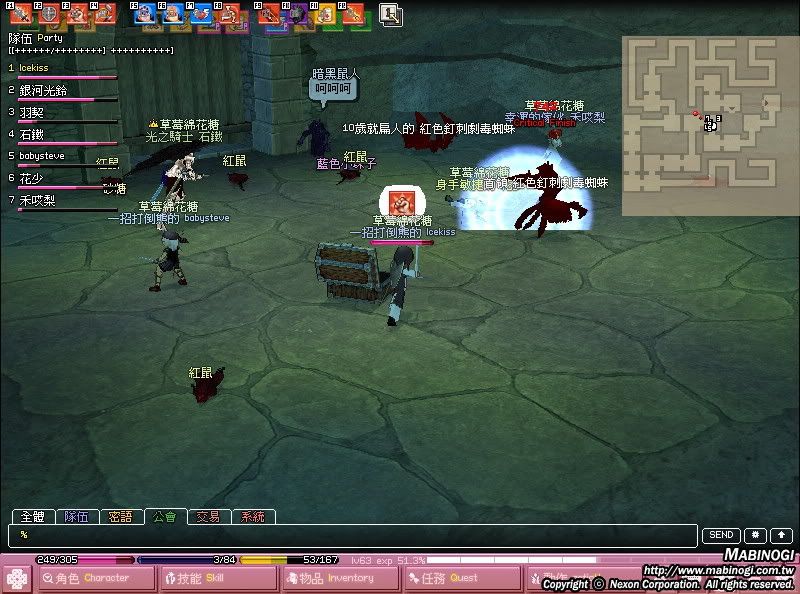This screenshot has width=800, height=594.
Task: Switch to the 全體 chat tab
Action: click(33, 517)
